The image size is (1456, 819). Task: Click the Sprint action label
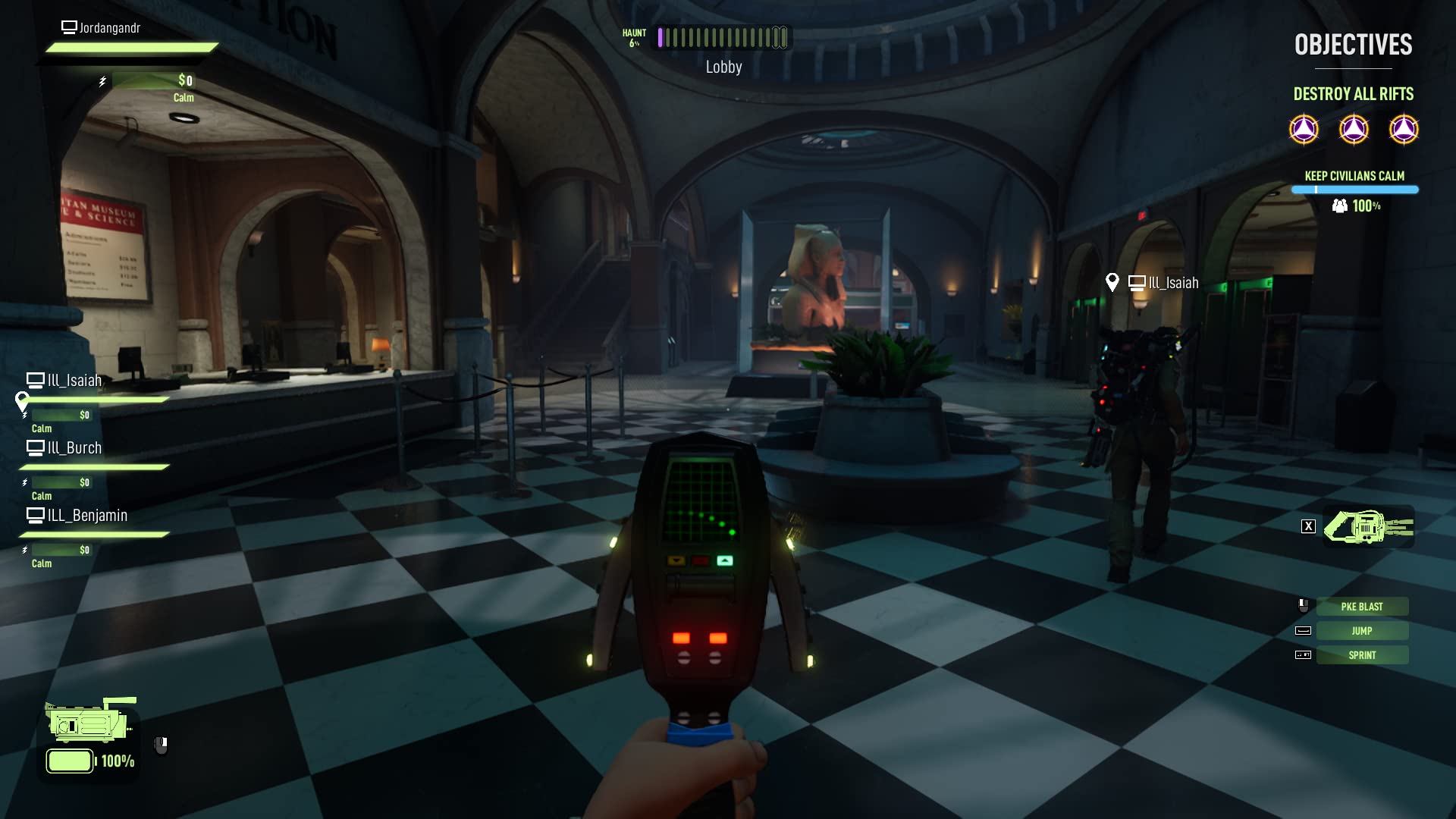pyautogui.click(x=1363, y=654)
